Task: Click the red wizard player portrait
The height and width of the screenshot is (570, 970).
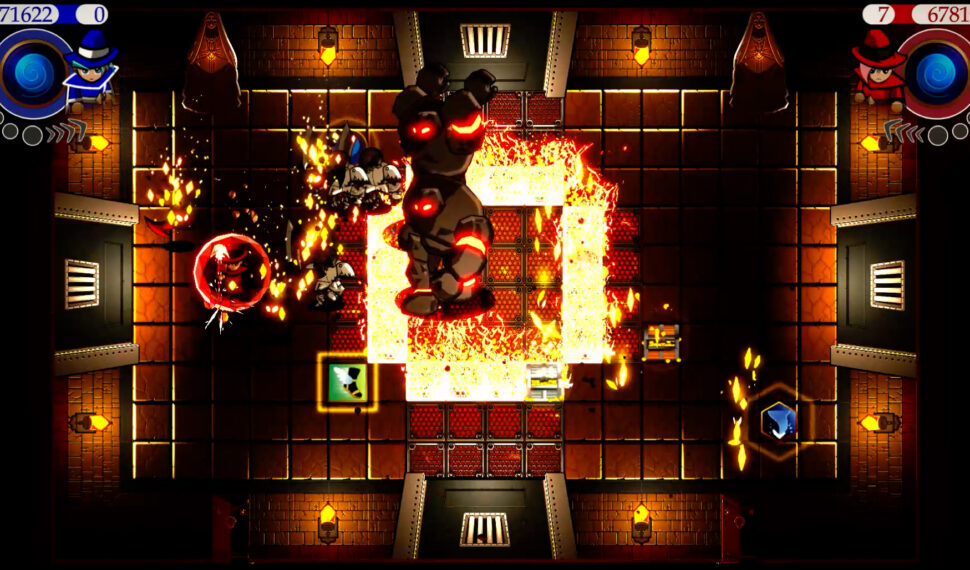Action: click(x=878, y=70)
